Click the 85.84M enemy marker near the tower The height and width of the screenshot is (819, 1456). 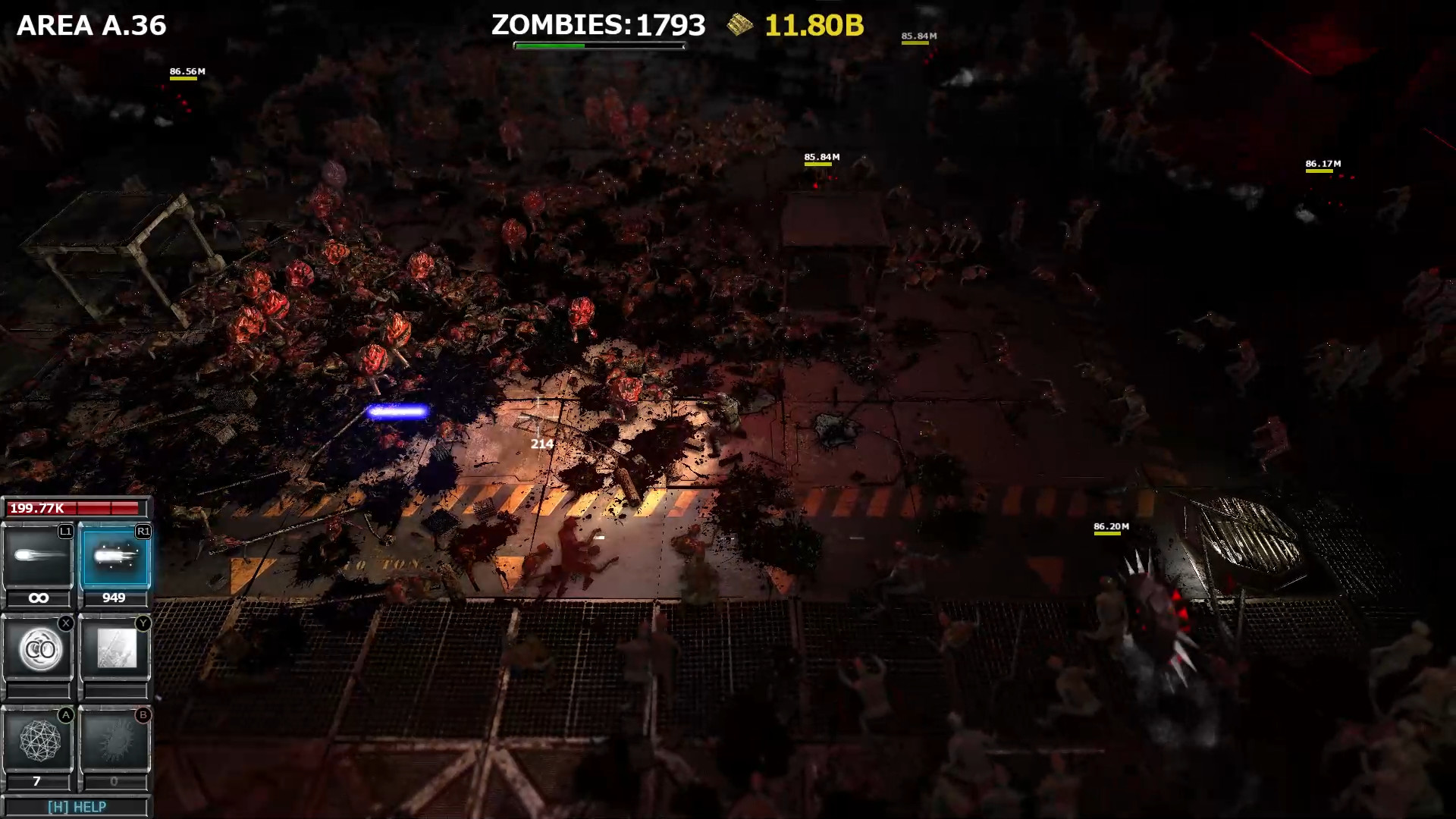[x=821, y=157]
